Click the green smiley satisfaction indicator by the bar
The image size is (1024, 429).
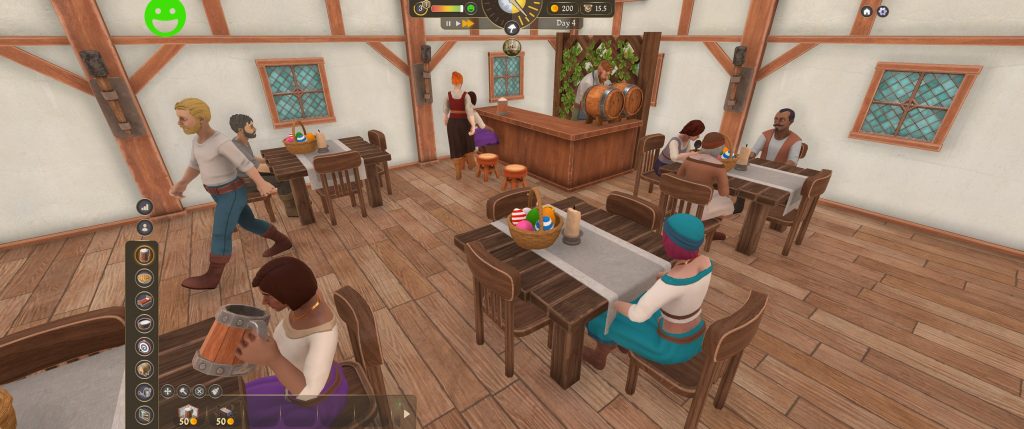(470, 9)
